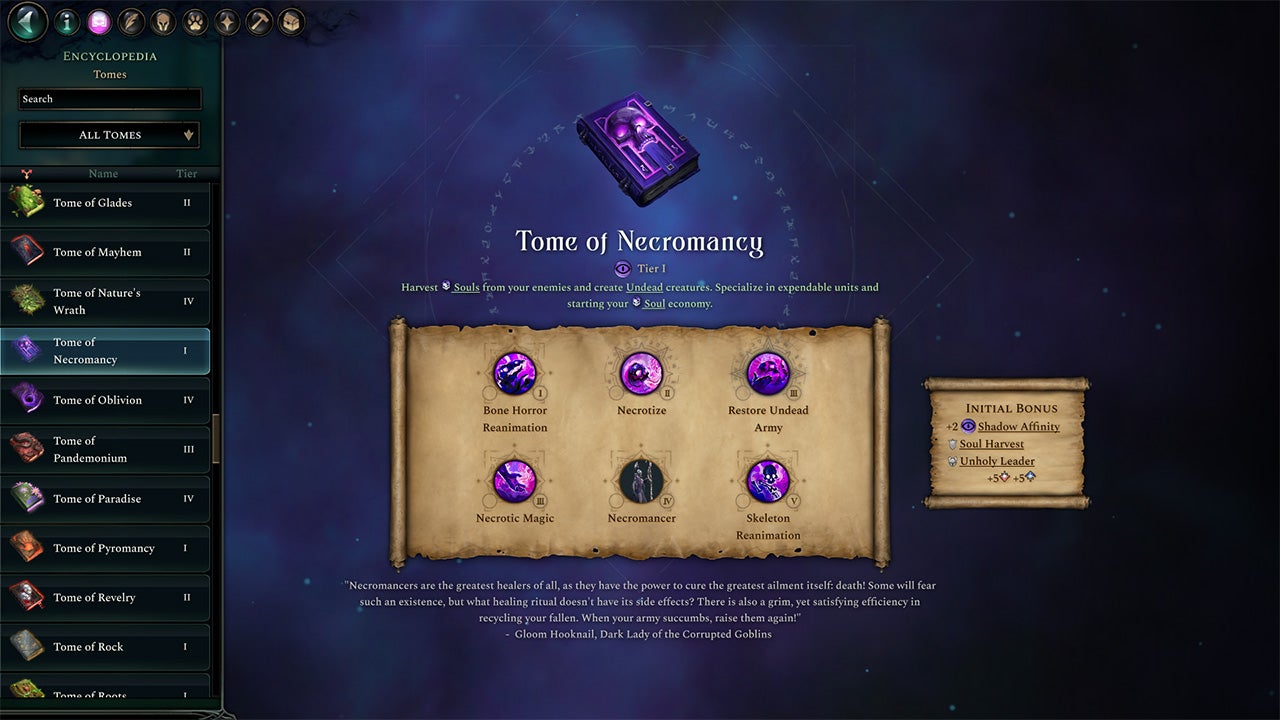The image size is (1280, 720).
Task: Open the info encyclopedia tab
Action: tap(67, 21)
